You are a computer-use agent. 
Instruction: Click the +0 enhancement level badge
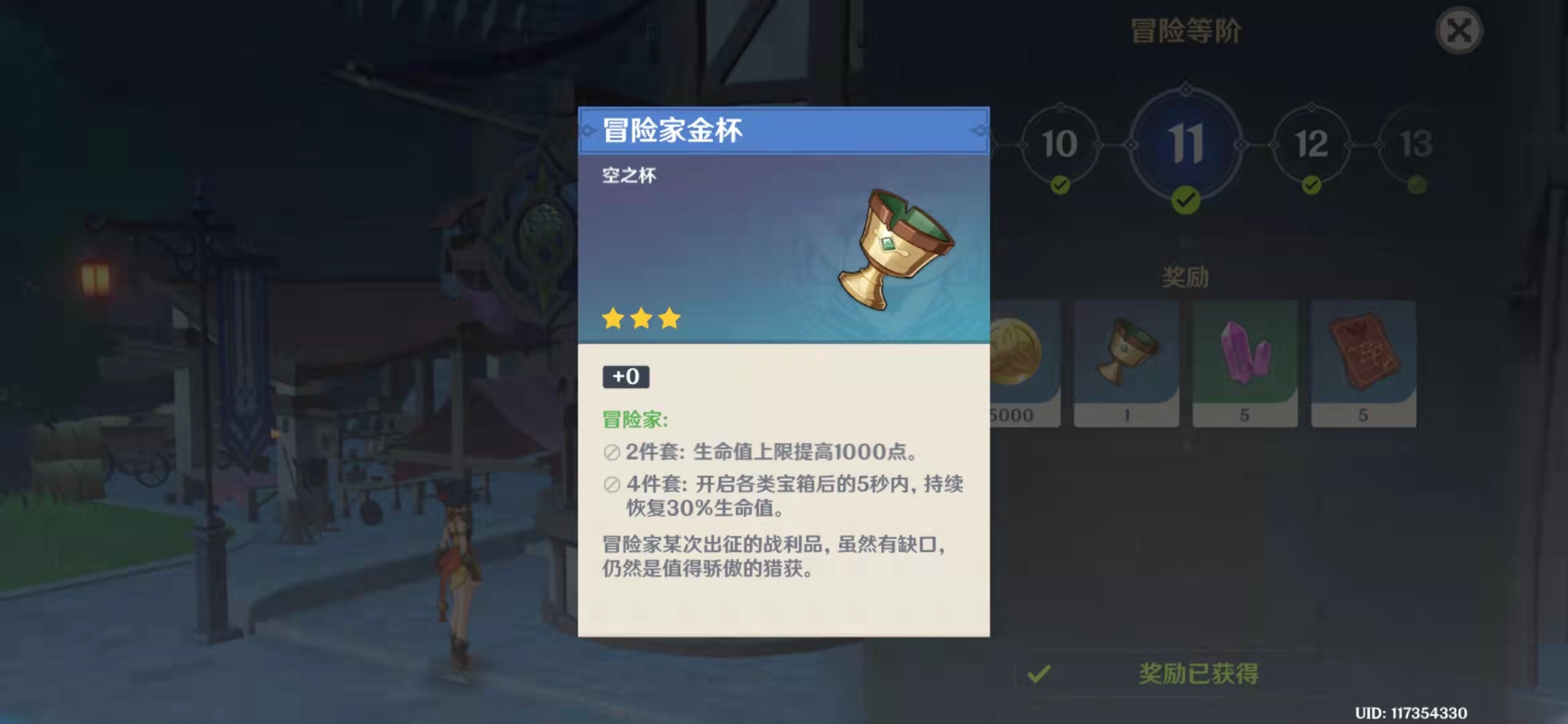coord(625,377)
